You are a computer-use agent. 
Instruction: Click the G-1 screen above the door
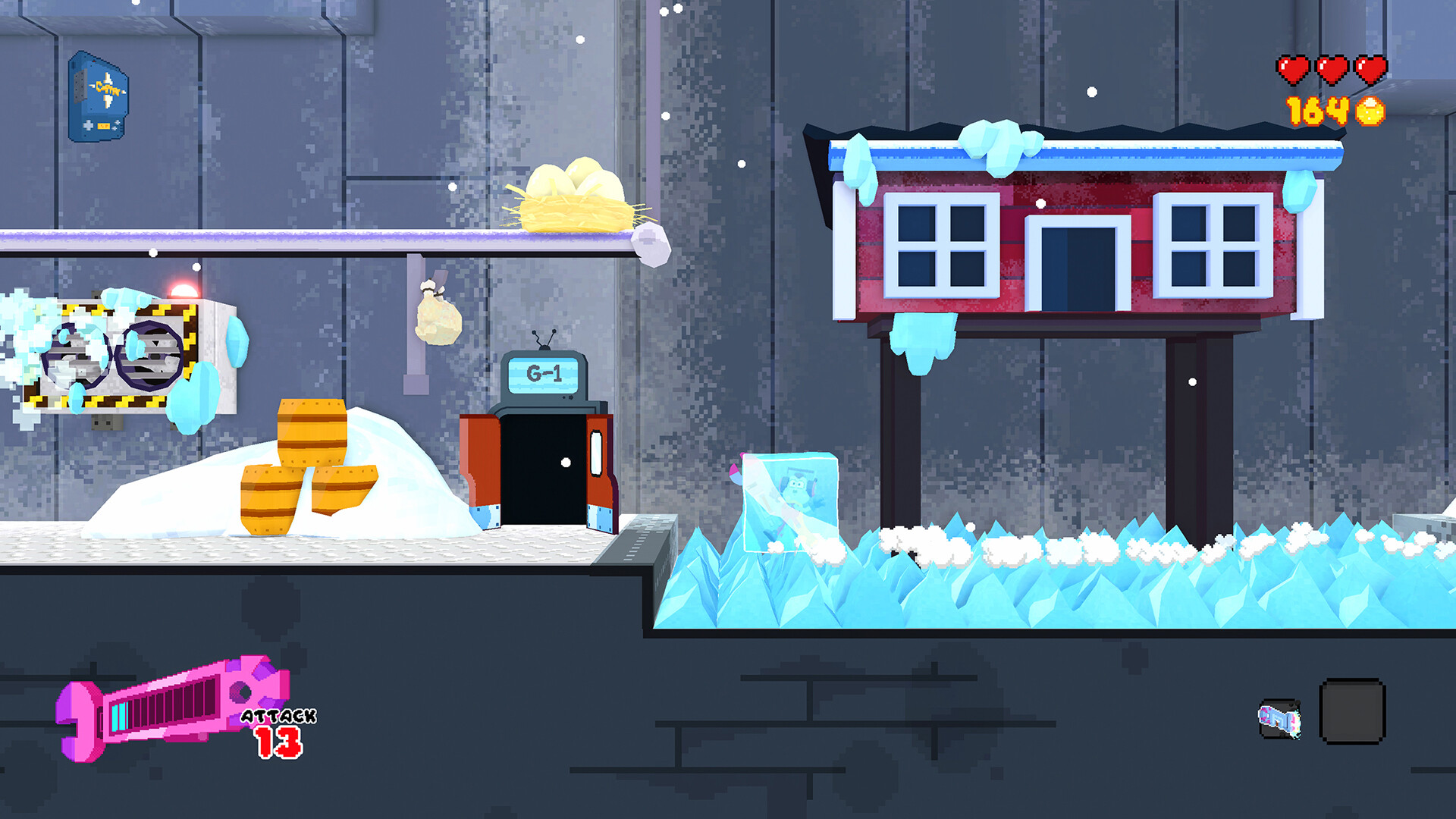[542, 373]
